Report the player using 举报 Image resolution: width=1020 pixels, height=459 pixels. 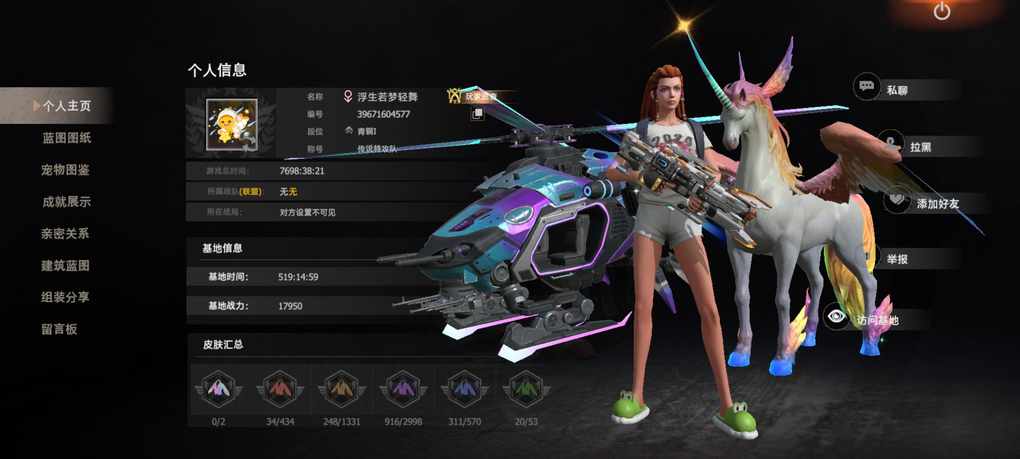click(896, 260)
